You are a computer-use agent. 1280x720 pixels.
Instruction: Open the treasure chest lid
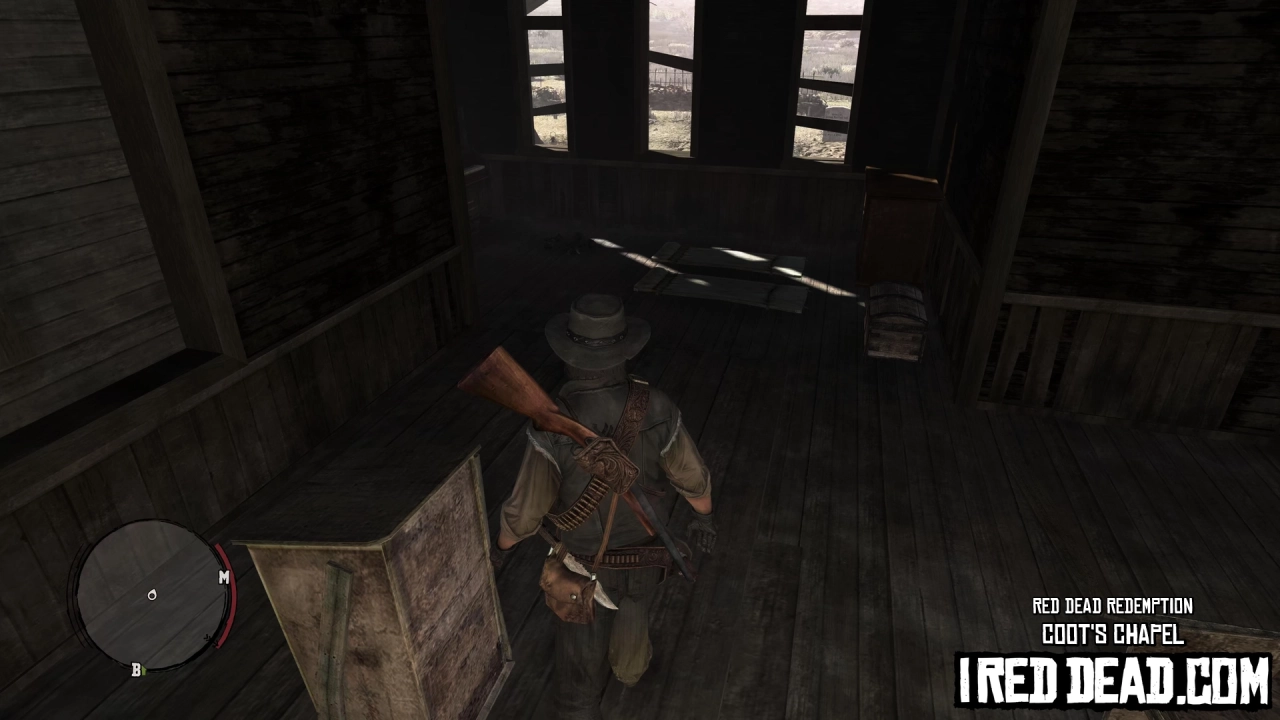click(x=893, y=300)
